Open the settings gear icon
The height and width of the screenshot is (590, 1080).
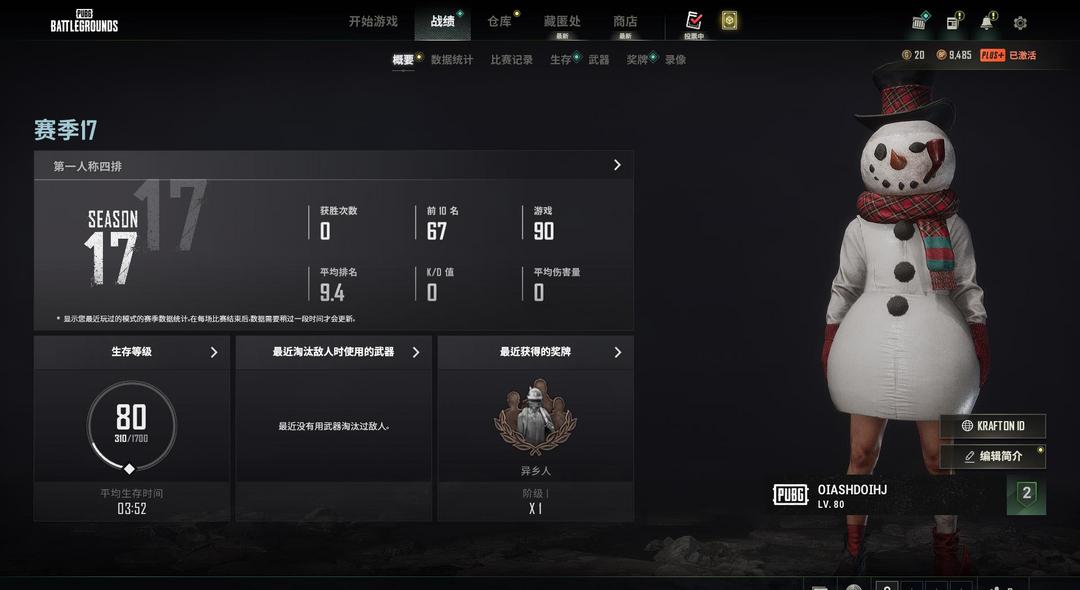pyautogui.click(x=1020, y=23)
